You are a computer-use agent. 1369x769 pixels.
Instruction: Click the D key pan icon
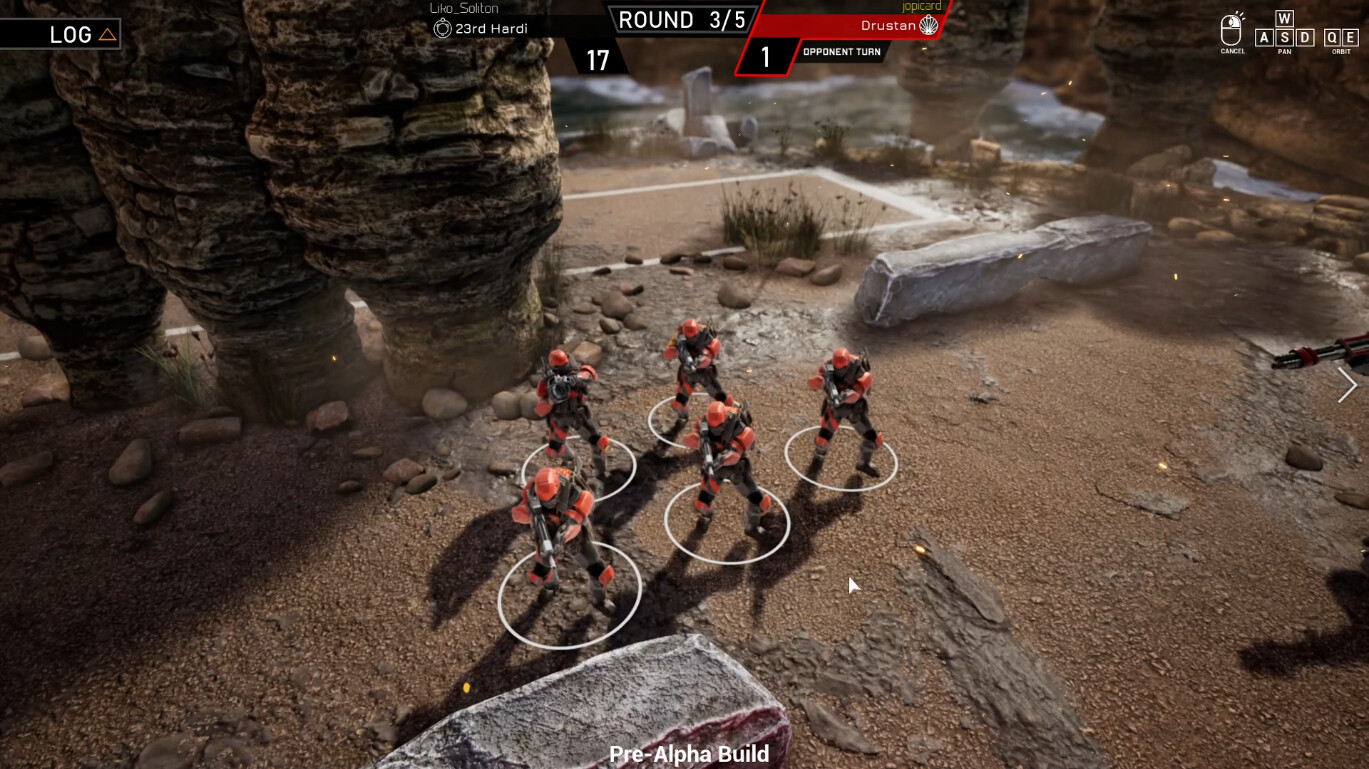point(1306,37)
